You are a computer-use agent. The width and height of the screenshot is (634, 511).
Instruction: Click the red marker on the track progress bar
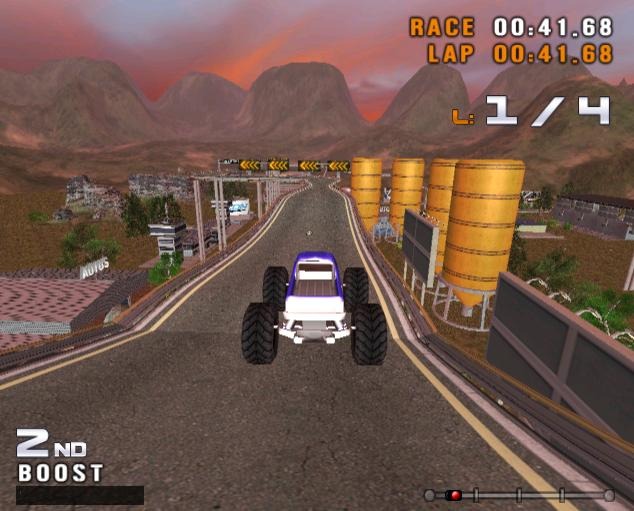[x=452, y=495]
